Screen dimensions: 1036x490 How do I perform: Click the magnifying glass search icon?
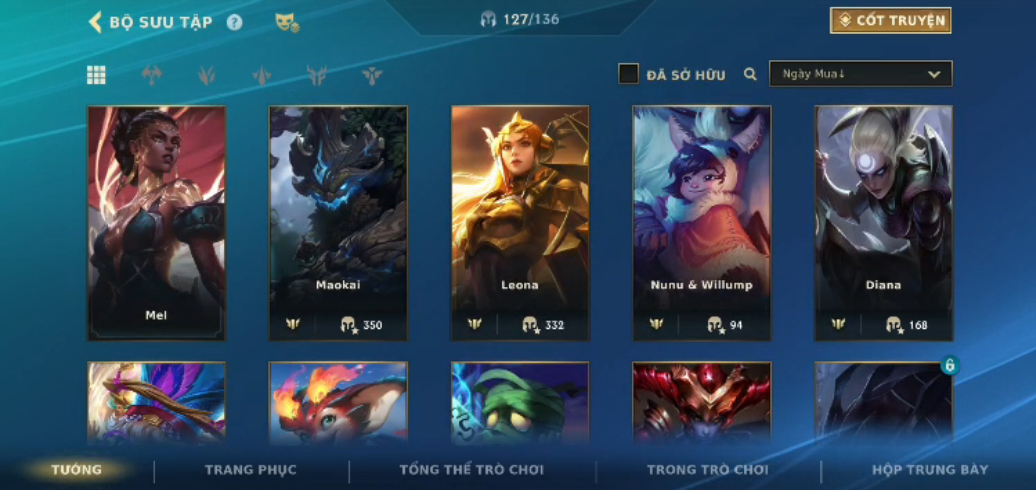pyautogui.click(x=750, y=74)
